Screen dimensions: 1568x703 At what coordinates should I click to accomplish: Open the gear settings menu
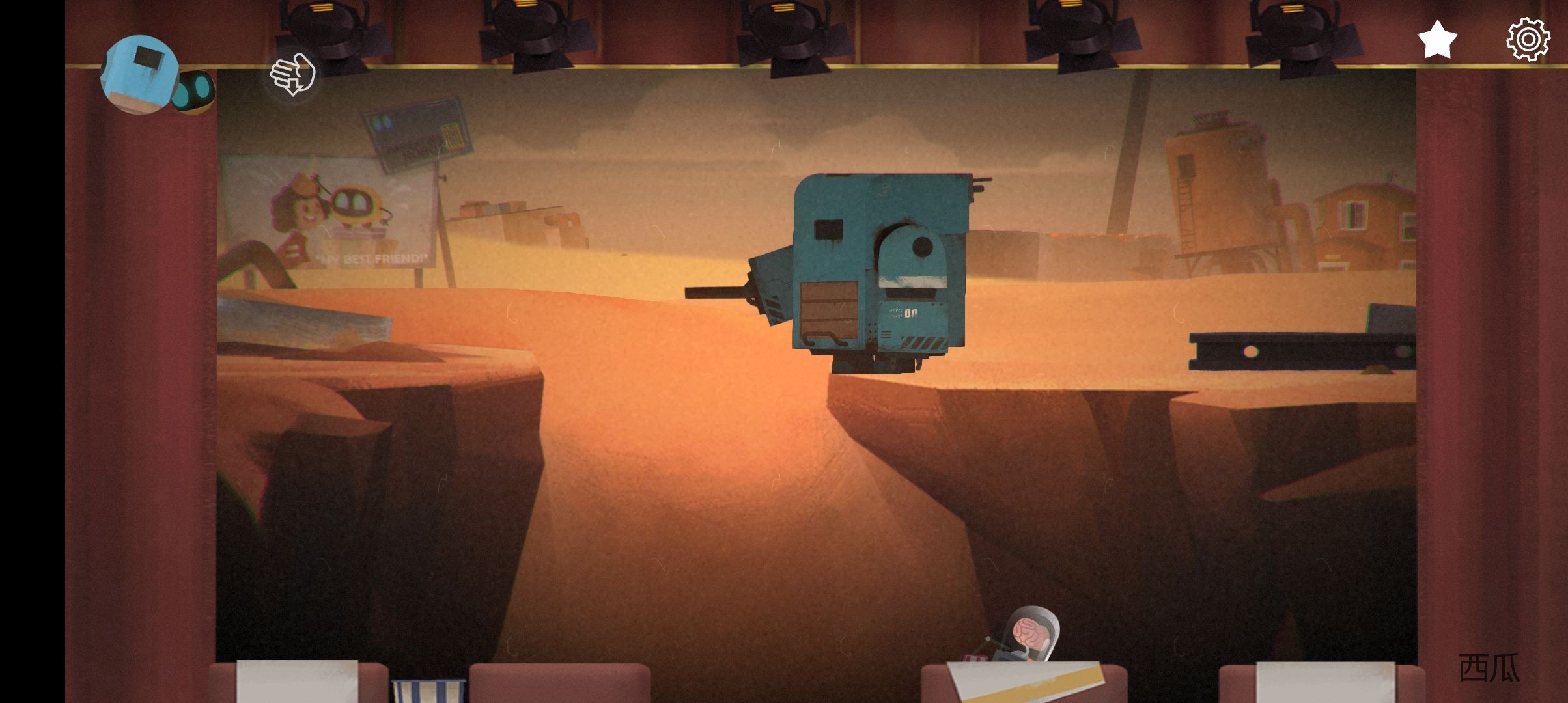1528,40
